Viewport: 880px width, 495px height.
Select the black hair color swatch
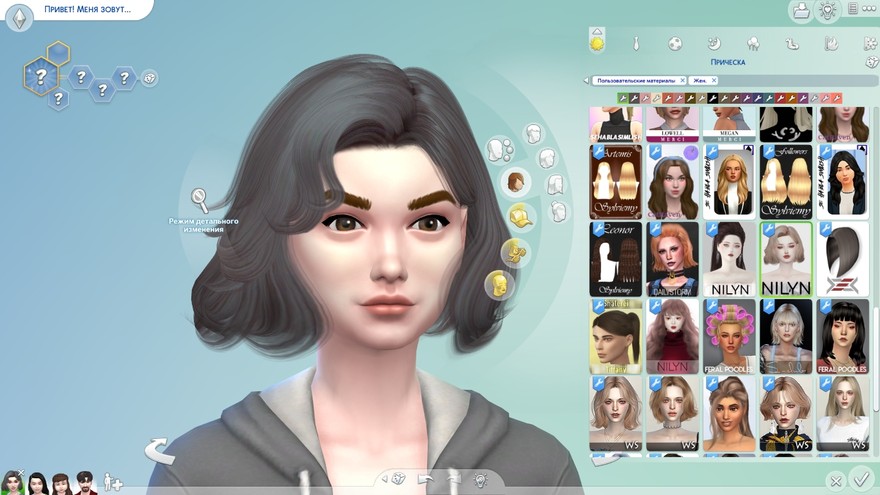pos(713,98)
